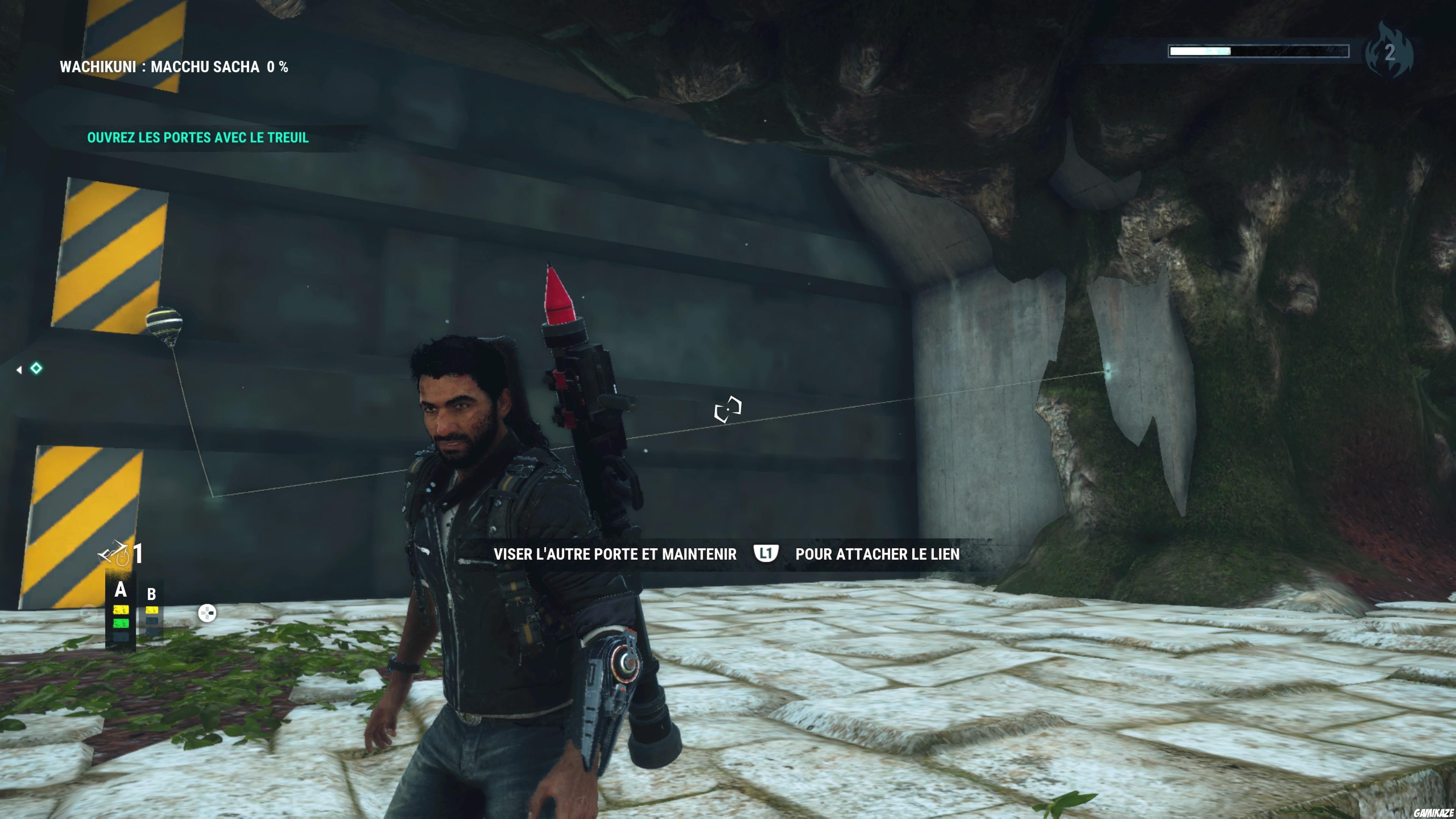This screenshot has width=1456, height=819.
Task: Enable the green slot in loadout column A
Action: point(121,623)
